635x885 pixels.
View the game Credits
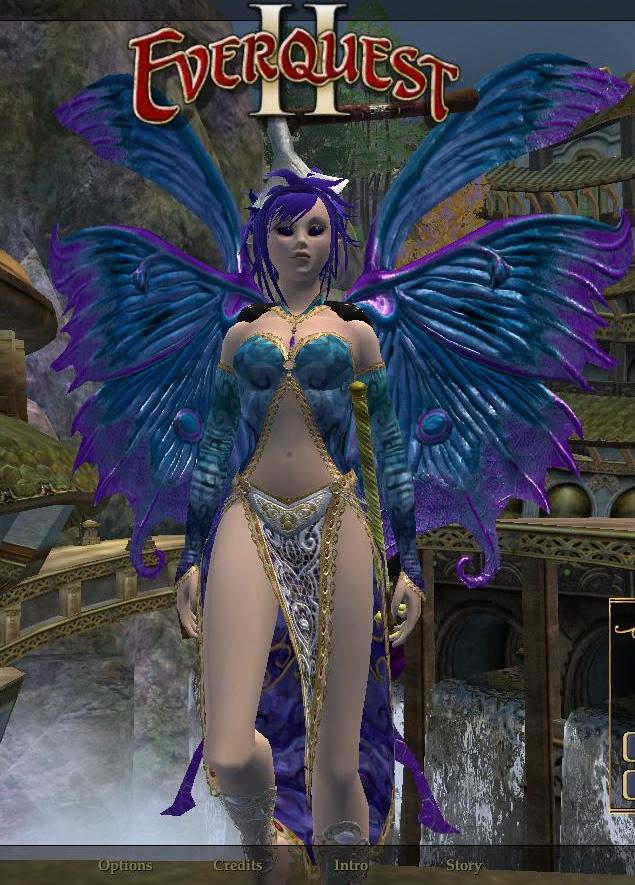click(x=238, y=865)
